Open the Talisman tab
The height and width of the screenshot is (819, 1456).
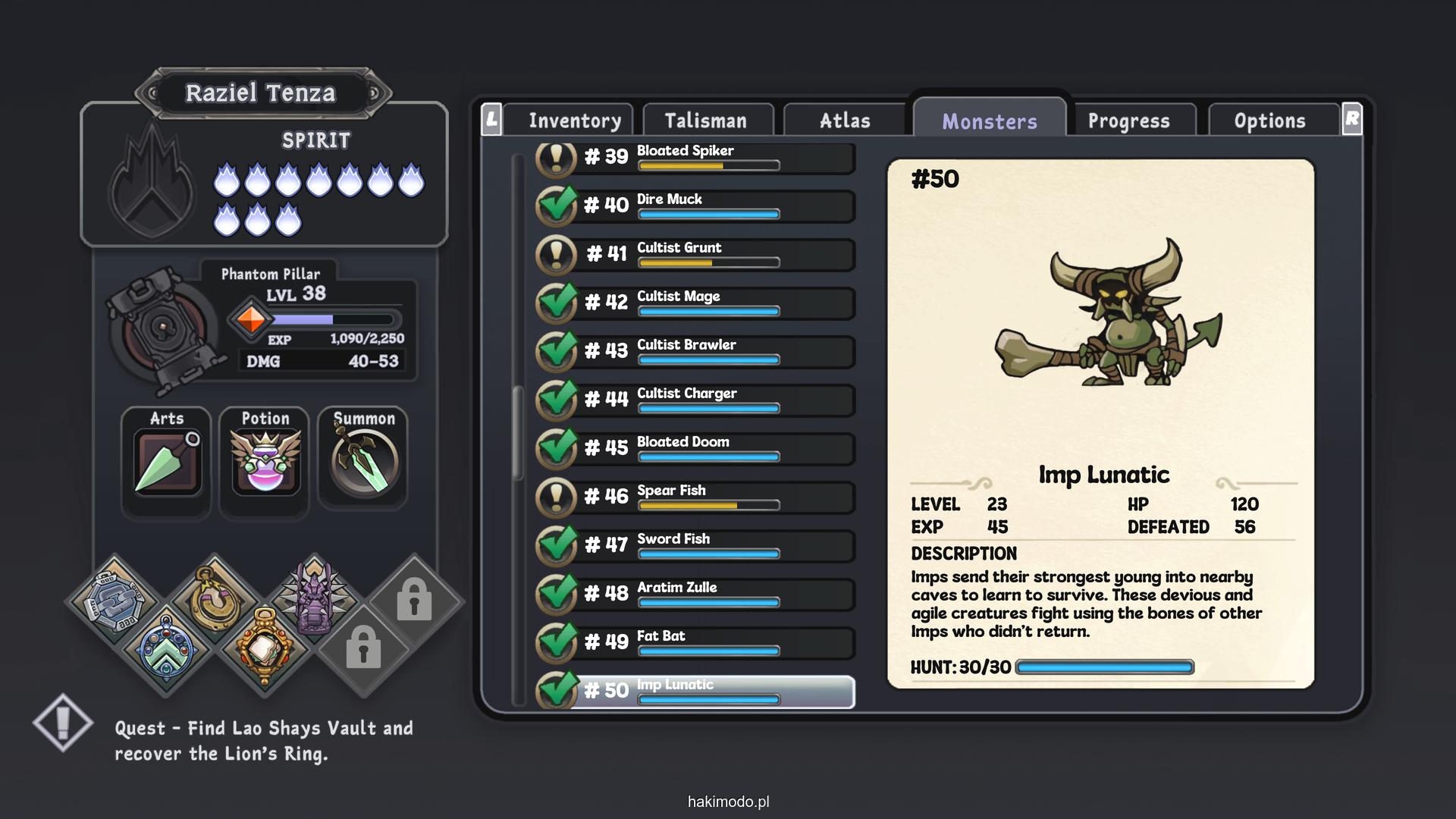[x=706, y=121]
